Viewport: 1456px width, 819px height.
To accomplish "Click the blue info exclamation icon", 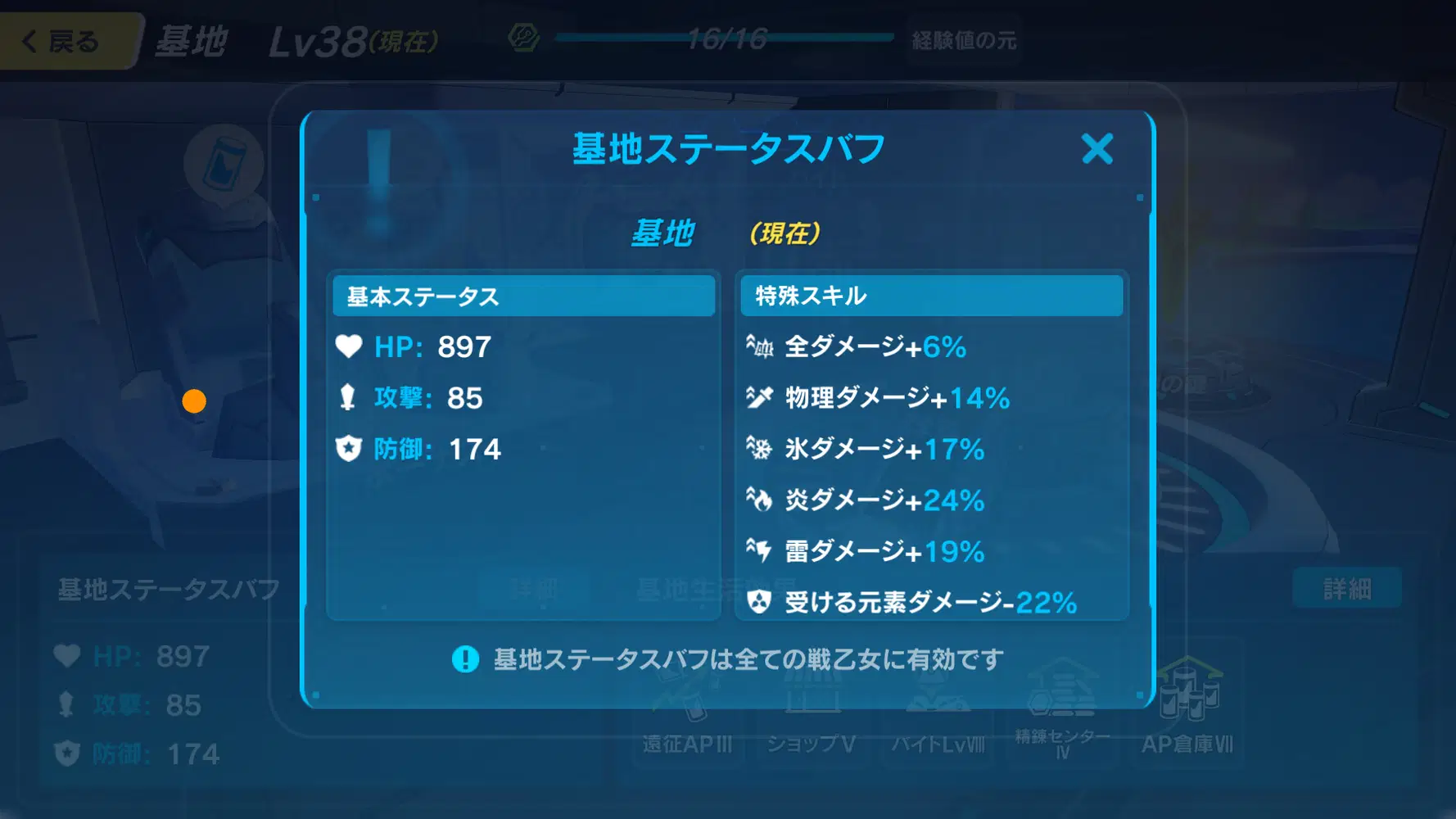I will pyautogui.click(x=465, y=658).
